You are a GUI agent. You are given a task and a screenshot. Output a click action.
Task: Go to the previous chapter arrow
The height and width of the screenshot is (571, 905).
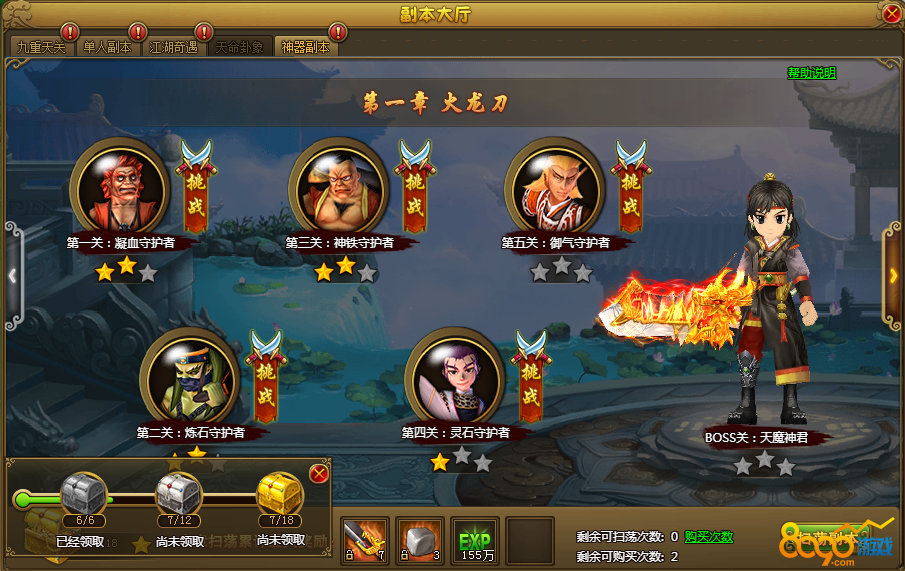click(12, 275)
